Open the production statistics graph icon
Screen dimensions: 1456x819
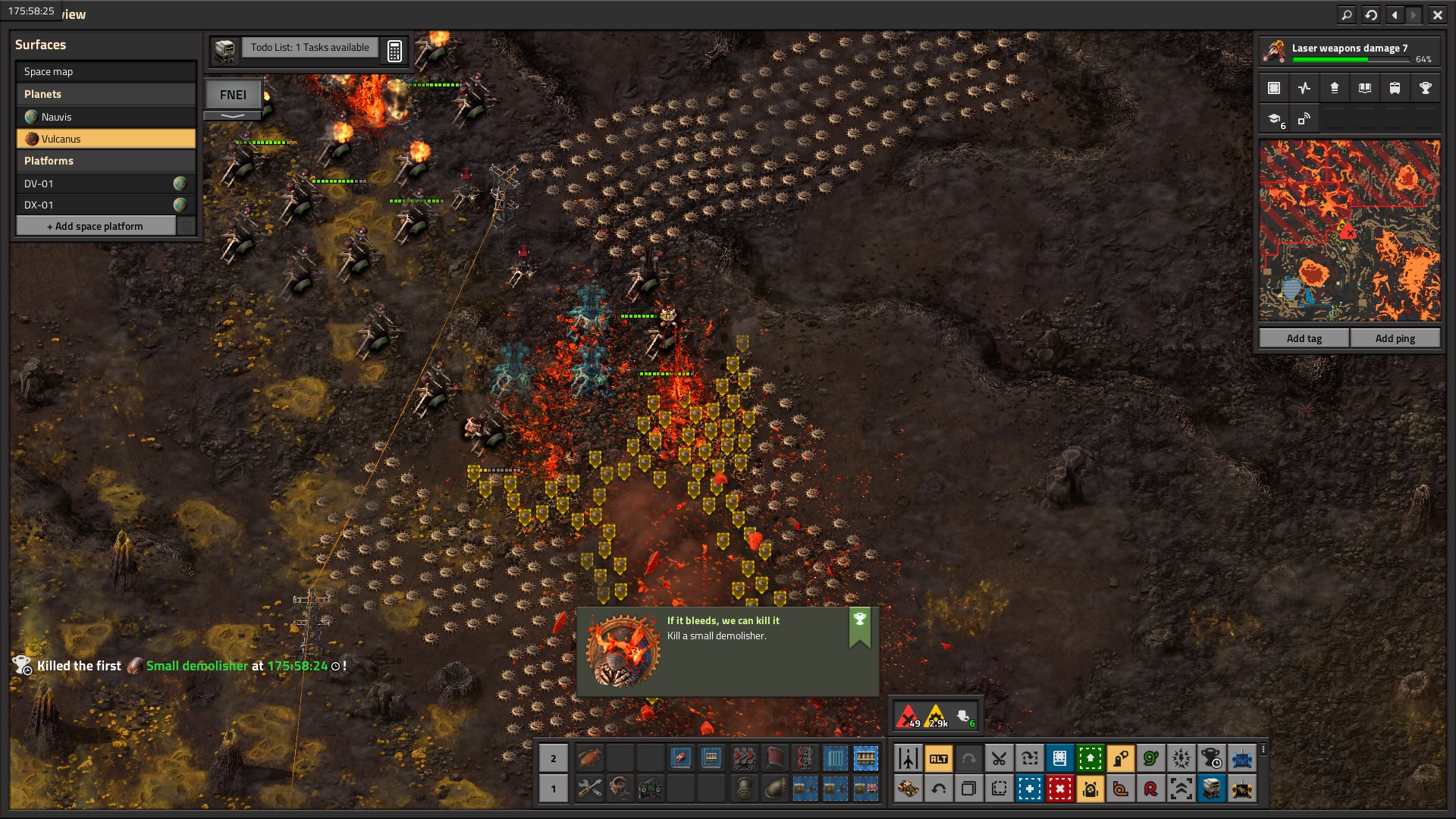[x=1304, y=88]
